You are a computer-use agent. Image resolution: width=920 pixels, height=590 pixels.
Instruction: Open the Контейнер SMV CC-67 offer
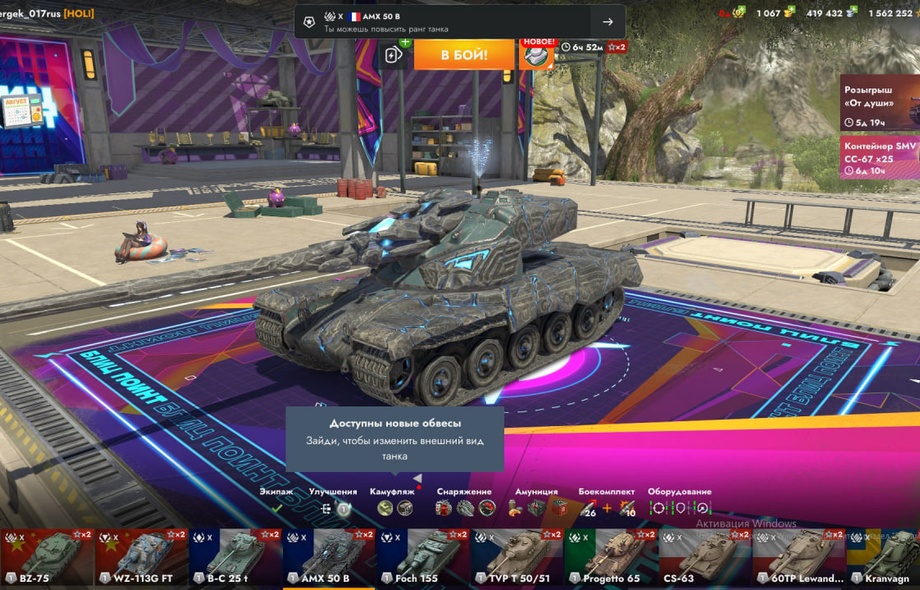point(879,157)
